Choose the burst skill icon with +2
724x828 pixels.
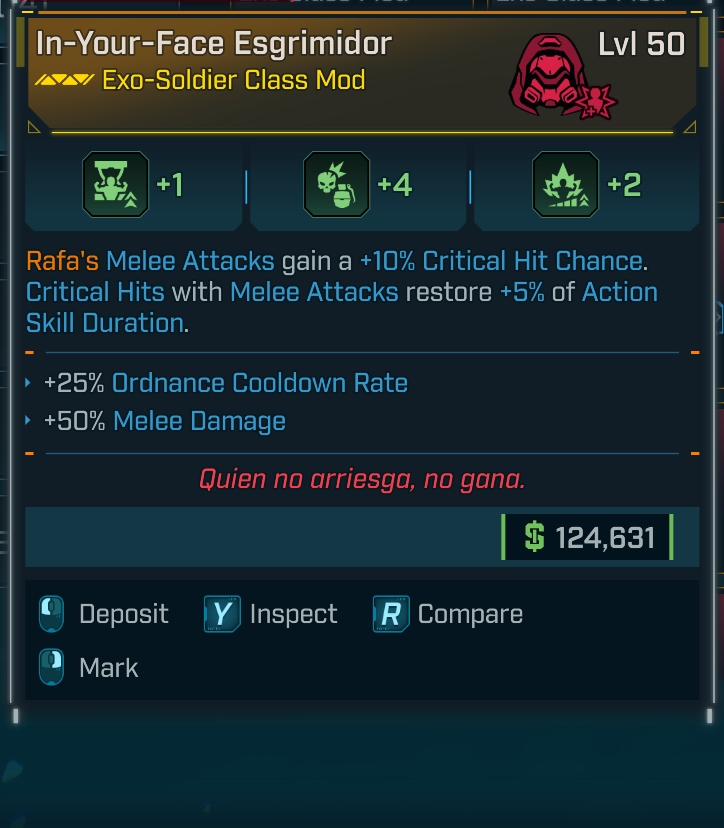point(566,185)
